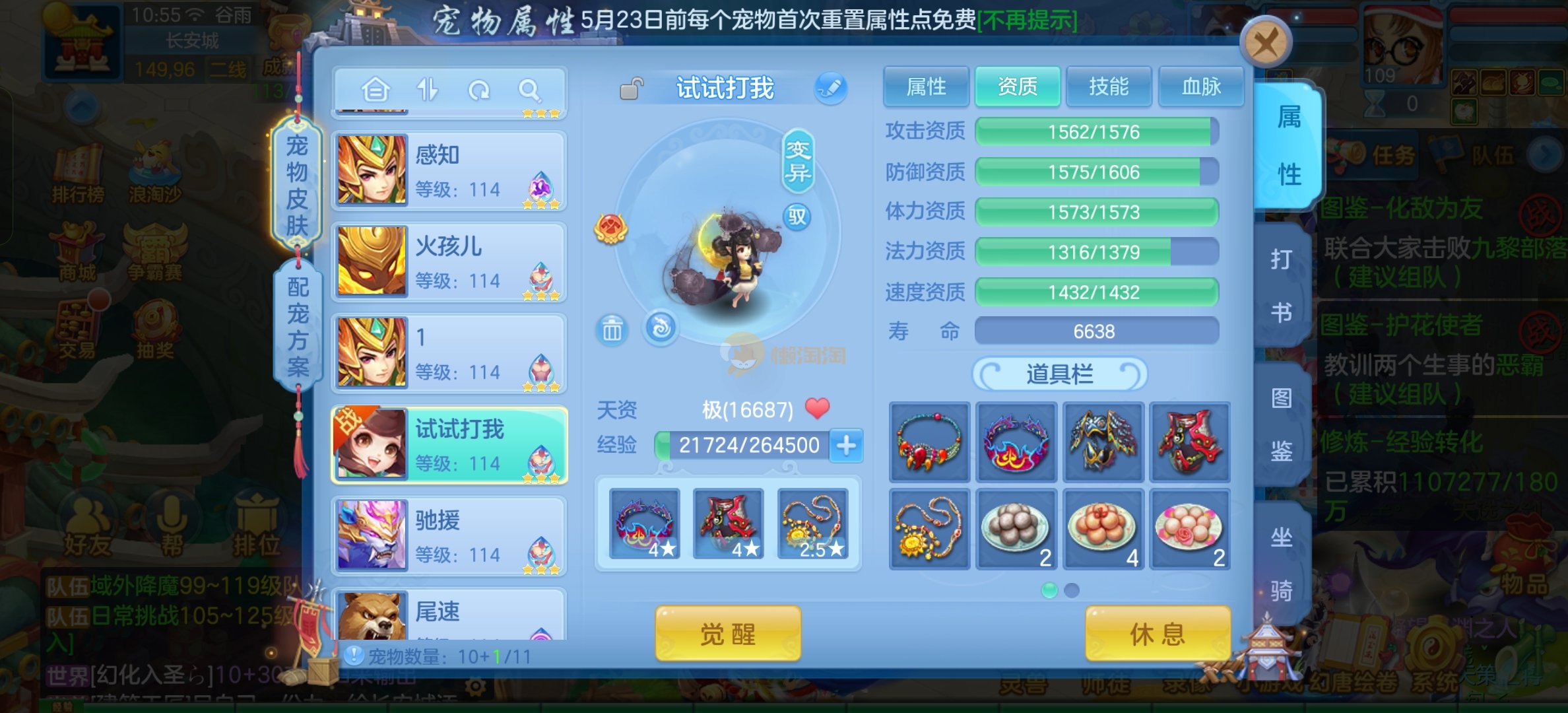
Task: Close the pet attributes panel
Action: (x=1265, y=44)
